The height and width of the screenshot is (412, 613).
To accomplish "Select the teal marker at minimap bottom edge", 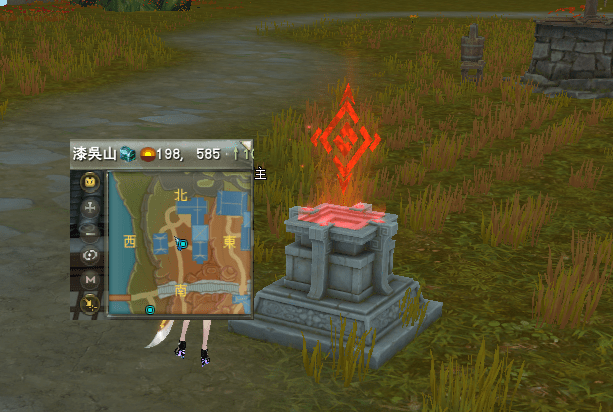I will [150, 310].
